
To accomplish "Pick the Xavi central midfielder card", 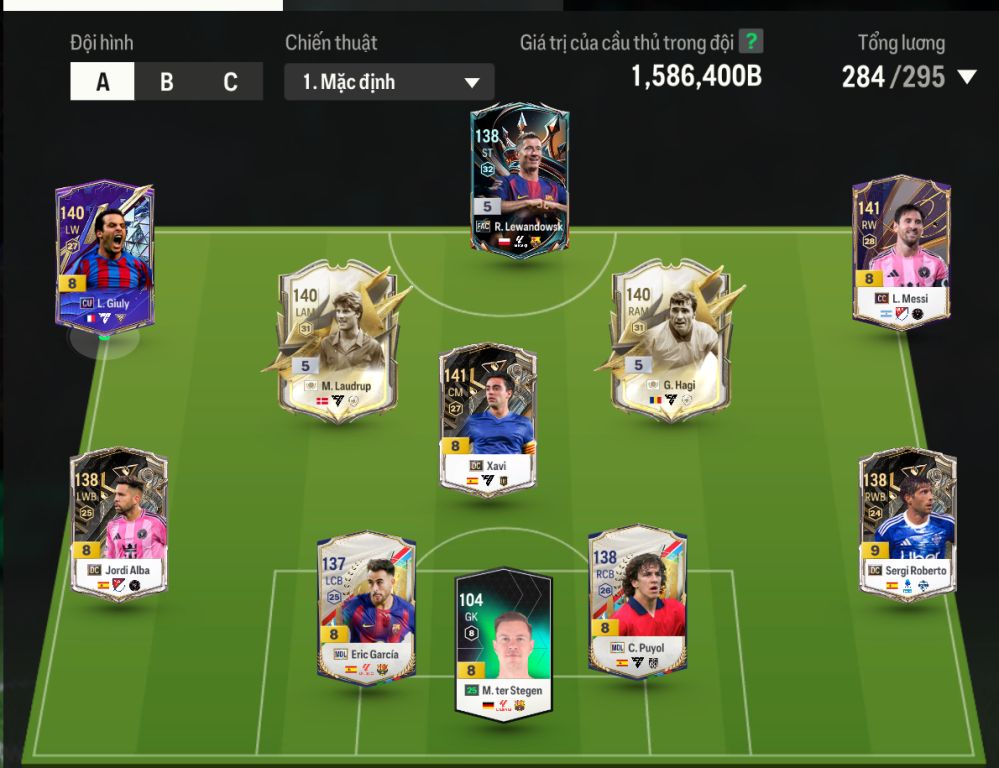I will [x=488, y=419].
